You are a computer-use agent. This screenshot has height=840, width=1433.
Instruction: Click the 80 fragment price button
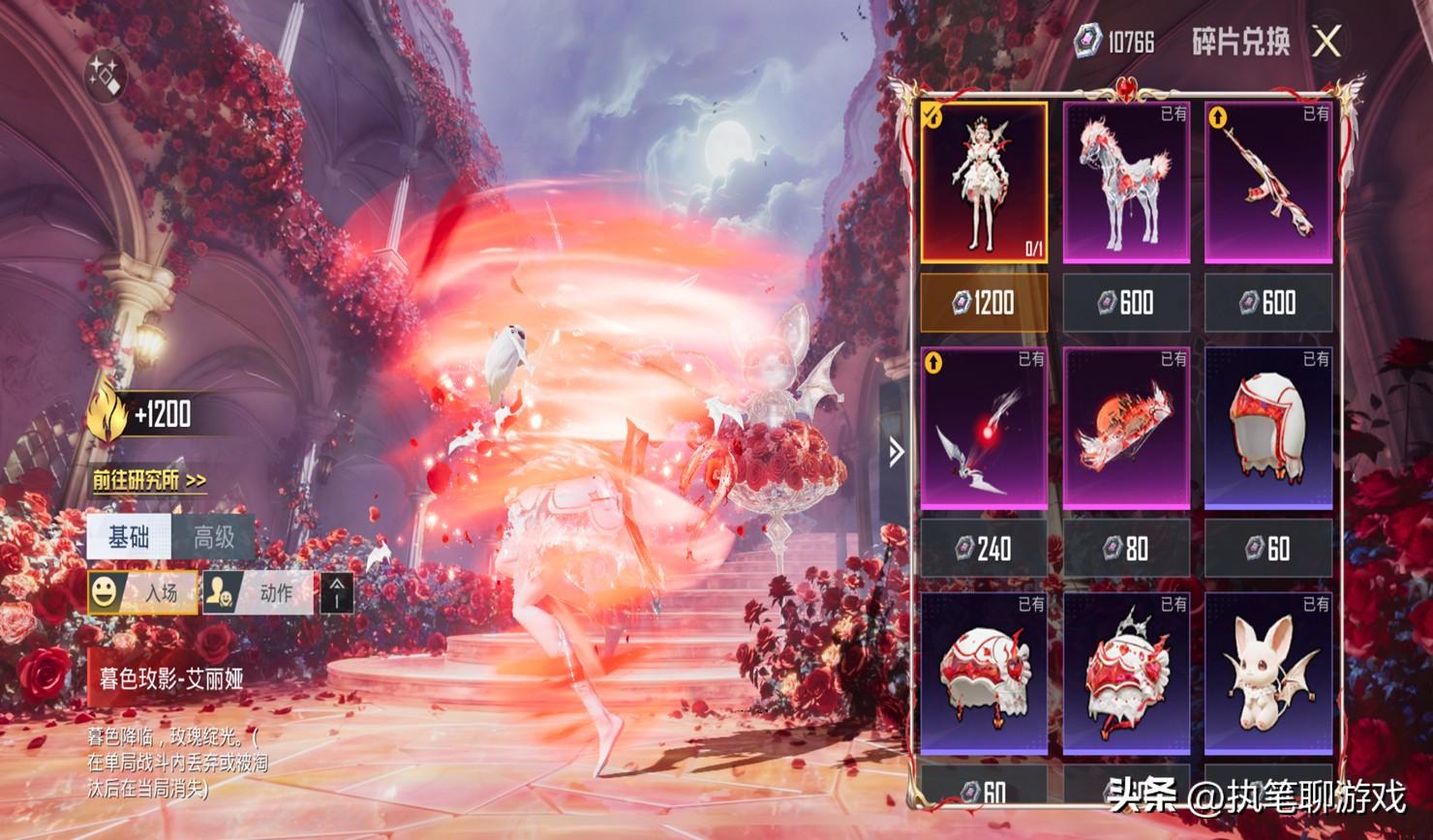1126,549
